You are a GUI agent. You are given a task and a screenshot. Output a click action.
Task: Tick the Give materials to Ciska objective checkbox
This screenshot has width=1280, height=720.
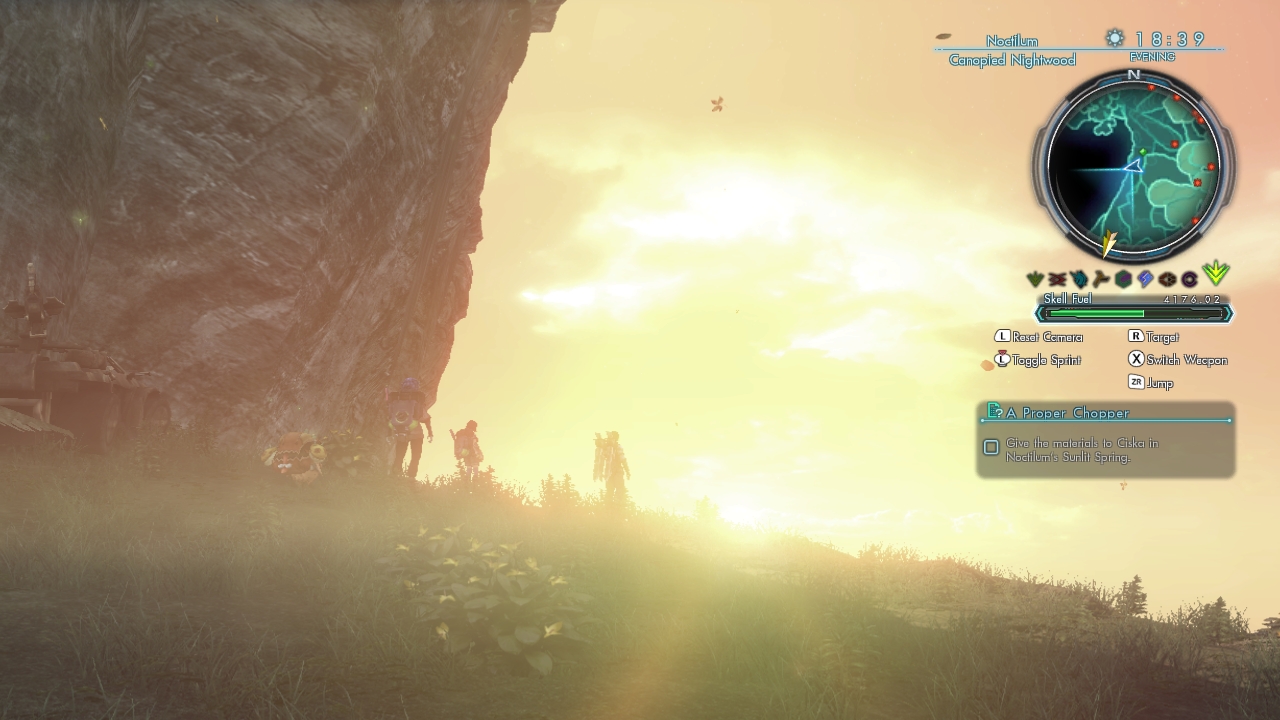pos(991,447)
